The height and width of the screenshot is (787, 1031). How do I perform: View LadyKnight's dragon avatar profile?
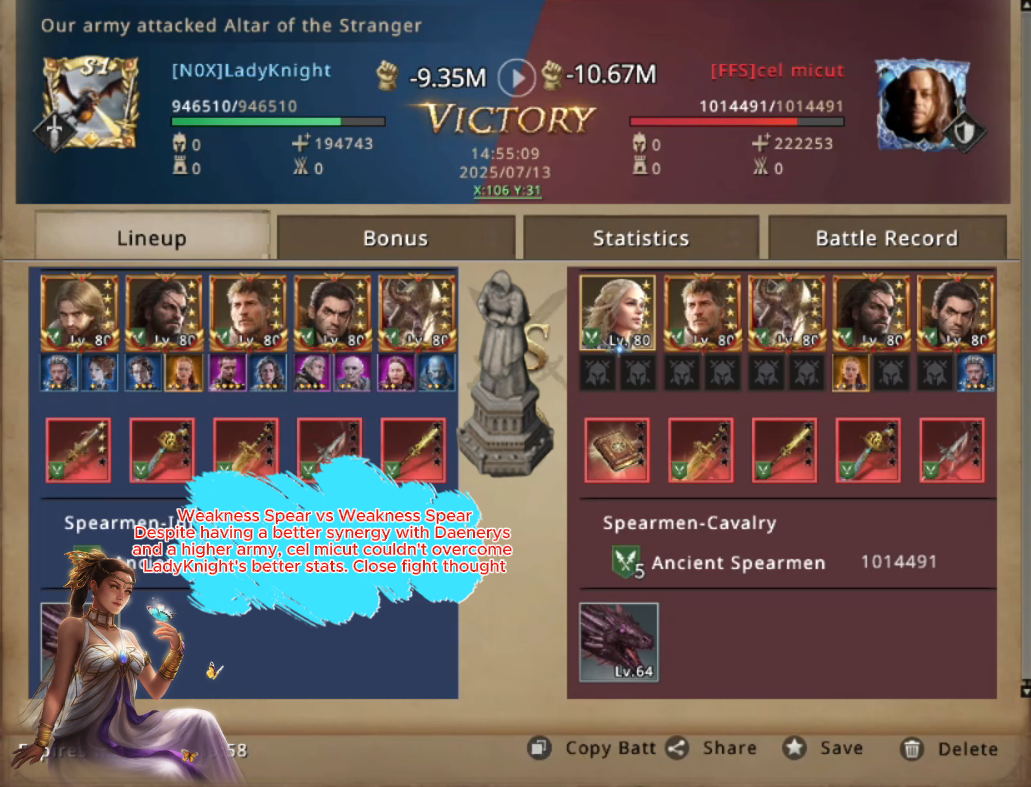pyautogui.click(x=90, y=103)
